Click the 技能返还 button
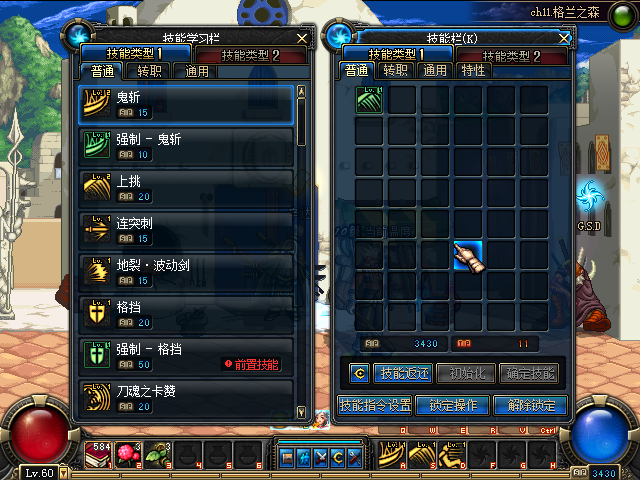Screen dimensions: 640x480 404,374
